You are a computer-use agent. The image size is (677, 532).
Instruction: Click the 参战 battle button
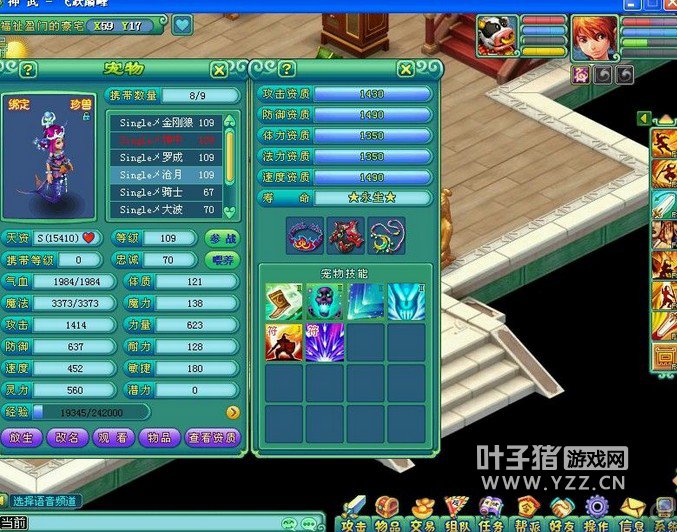[222, 239]
